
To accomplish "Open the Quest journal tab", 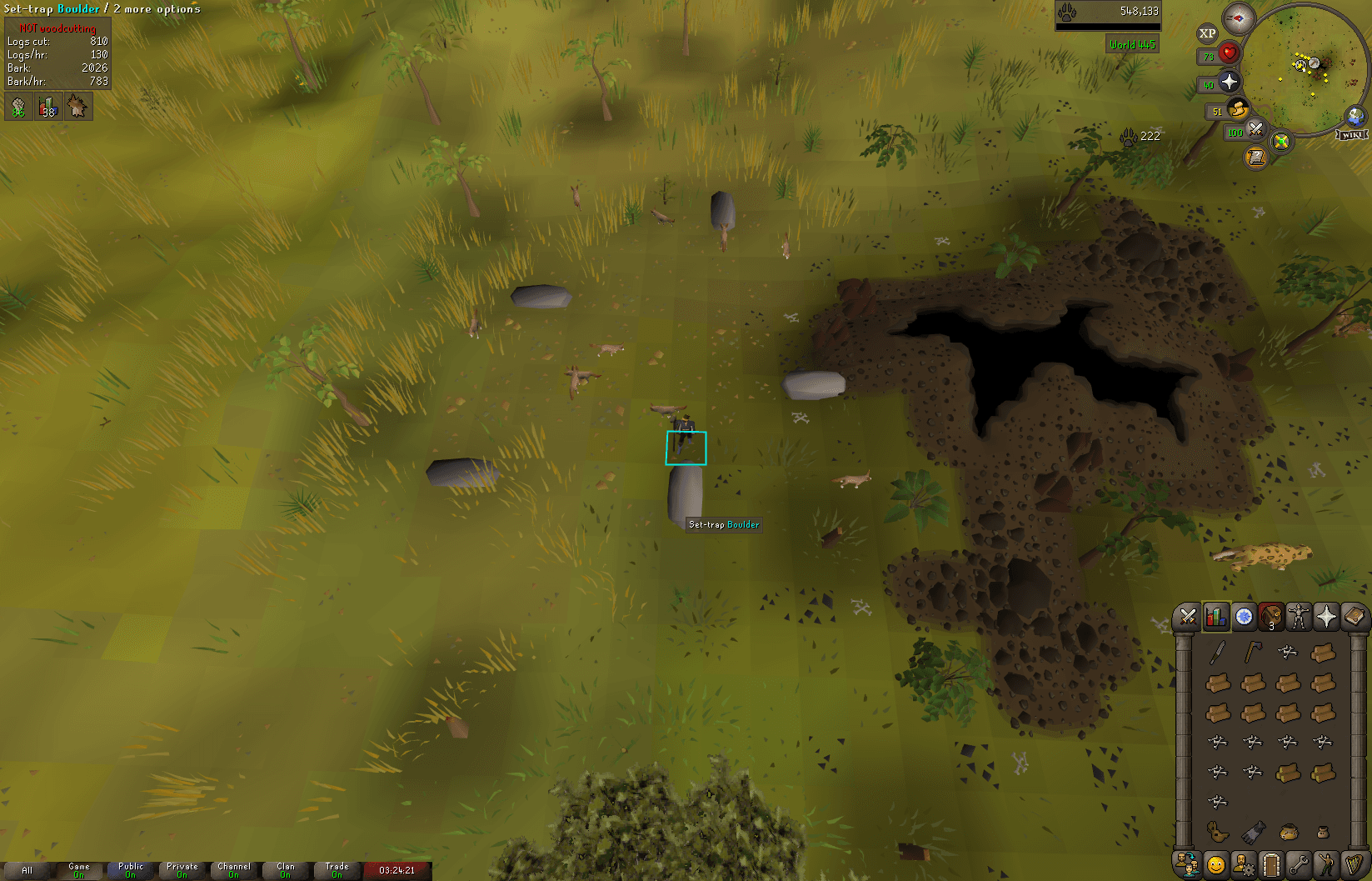I will click(x=1243, y=617).
